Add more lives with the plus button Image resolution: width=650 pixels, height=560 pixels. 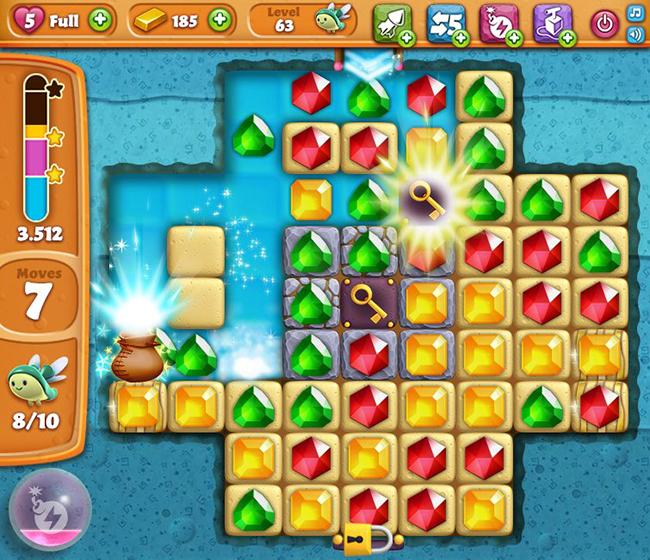pyautogui.click(x=100, y=19)
